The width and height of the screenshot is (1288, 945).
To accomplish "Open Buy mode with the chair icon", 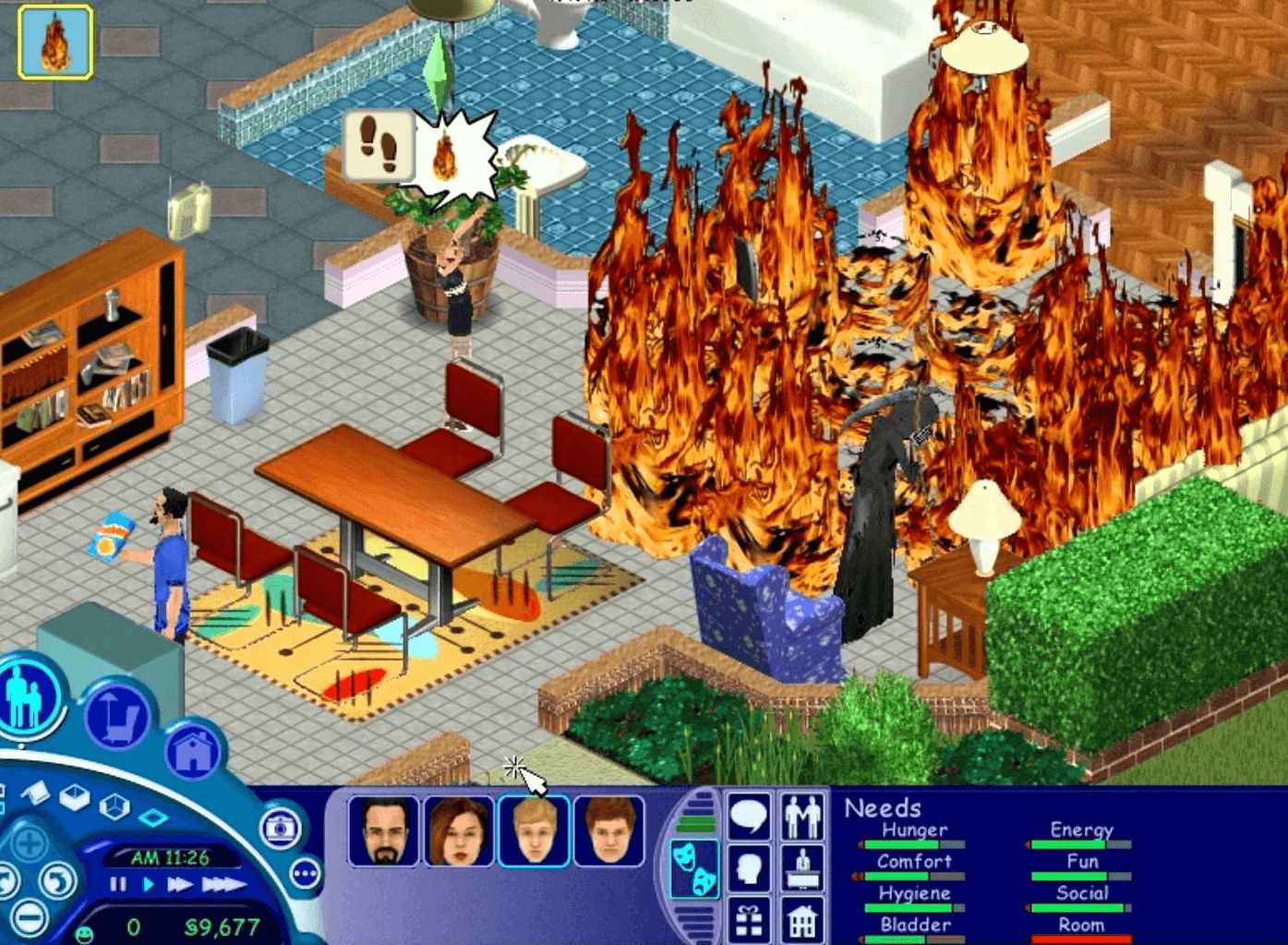I will click(116, 716).
